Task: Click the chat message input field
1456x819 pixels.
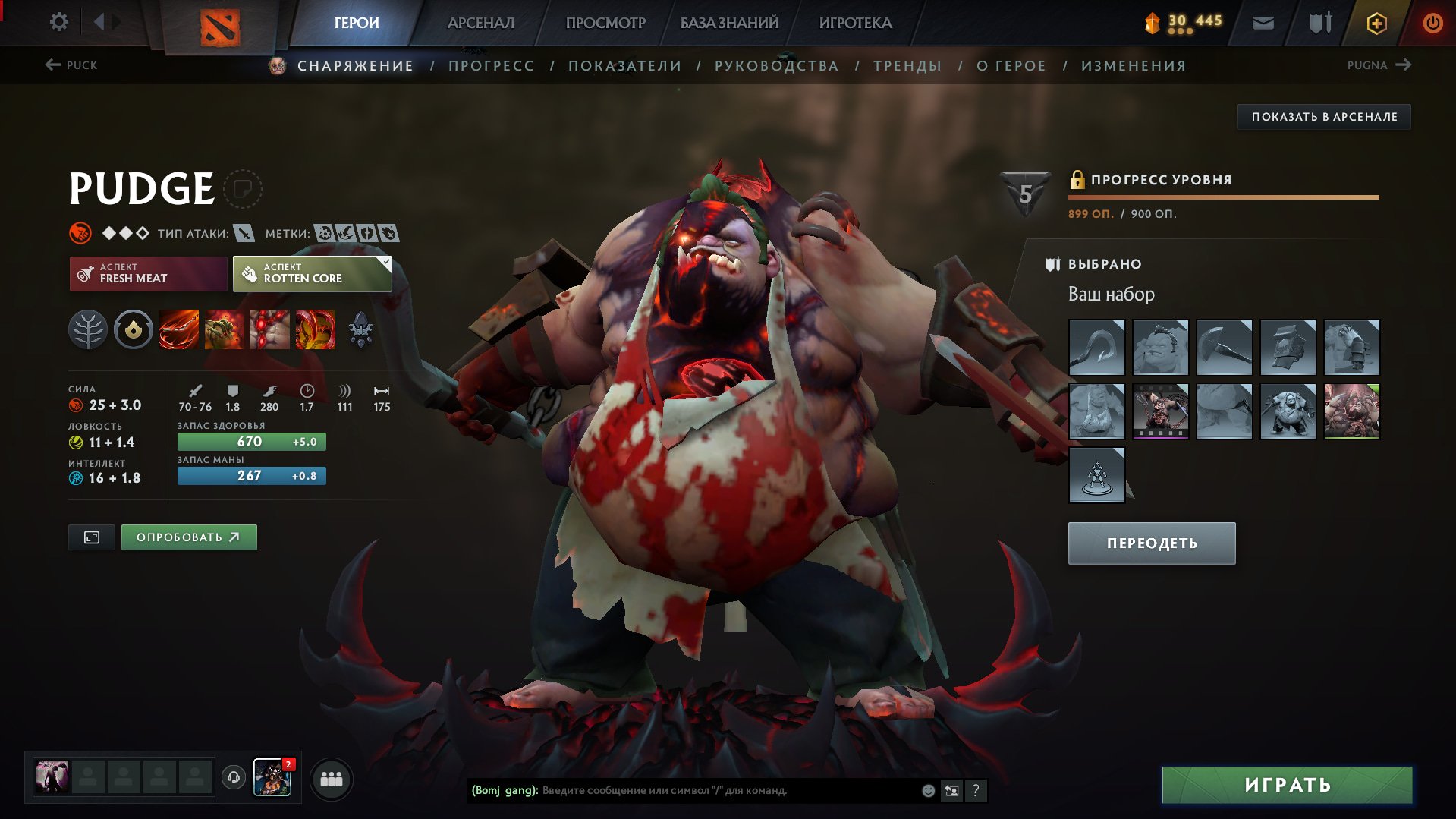Action: pyautogui.click(x=728, y=790)
